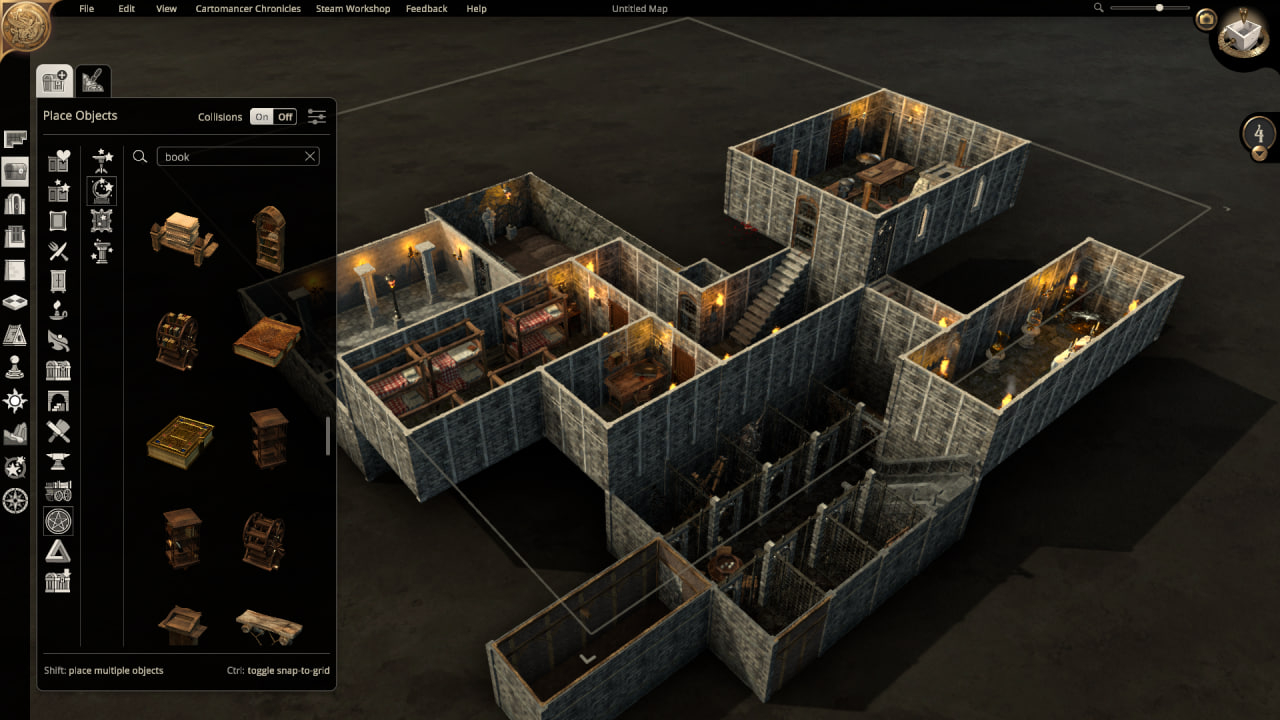Open the object placement settings sliders

pos(317,117)
